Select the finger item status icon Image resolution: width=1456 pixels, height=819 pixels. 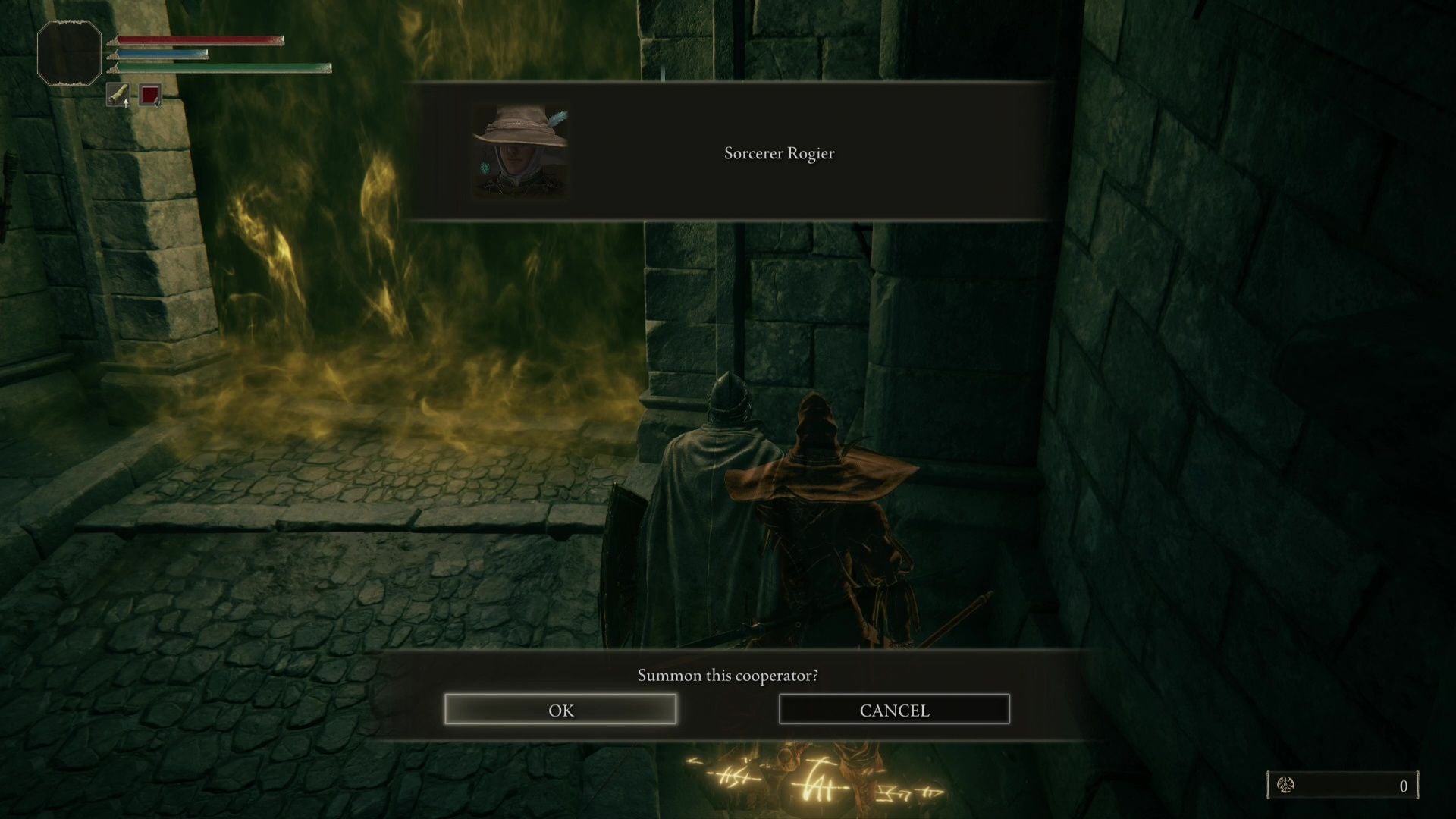(118, 96)
